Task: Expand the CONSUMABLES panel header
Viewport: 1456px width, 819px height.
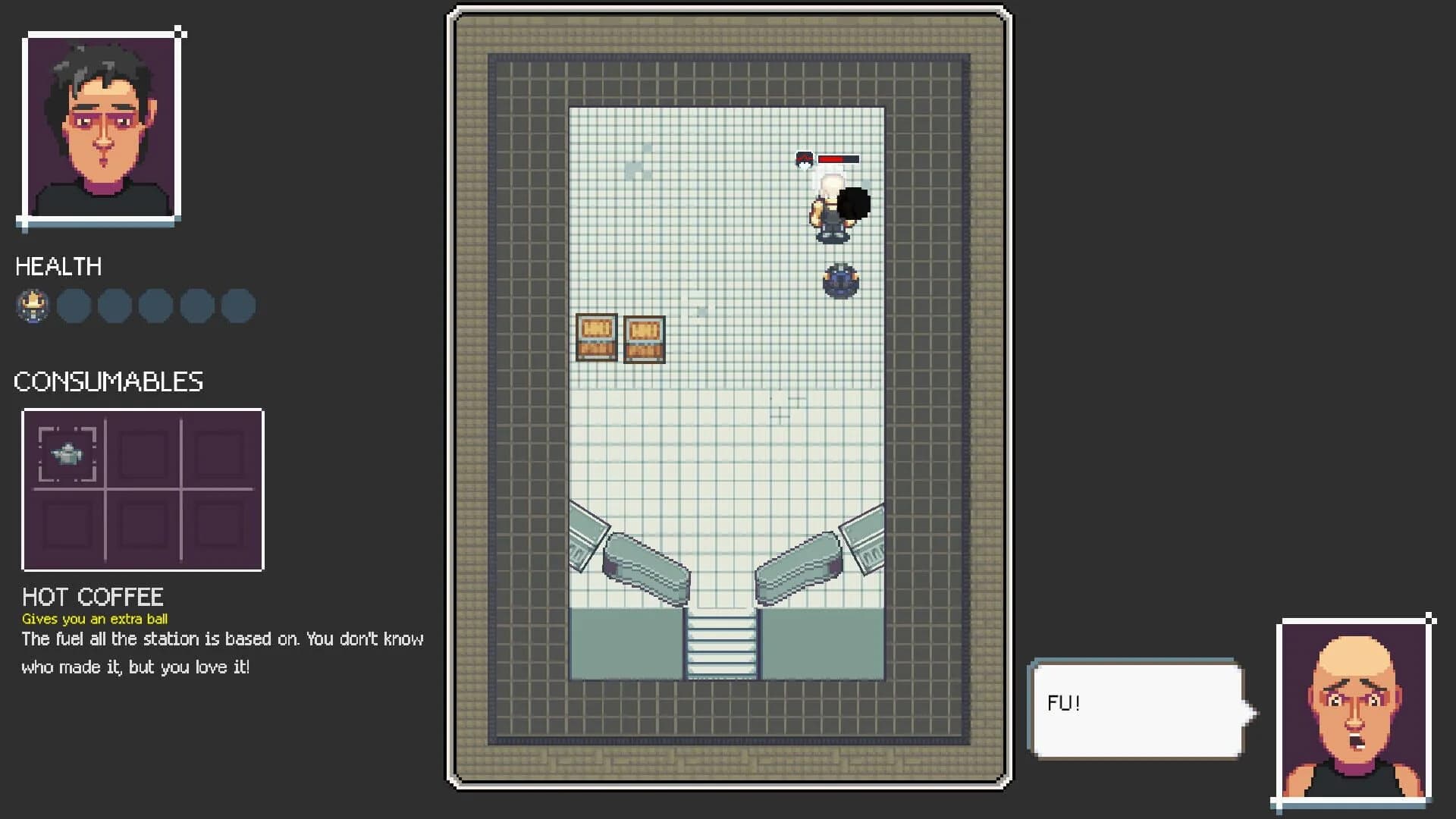Action: coord(108,381)
